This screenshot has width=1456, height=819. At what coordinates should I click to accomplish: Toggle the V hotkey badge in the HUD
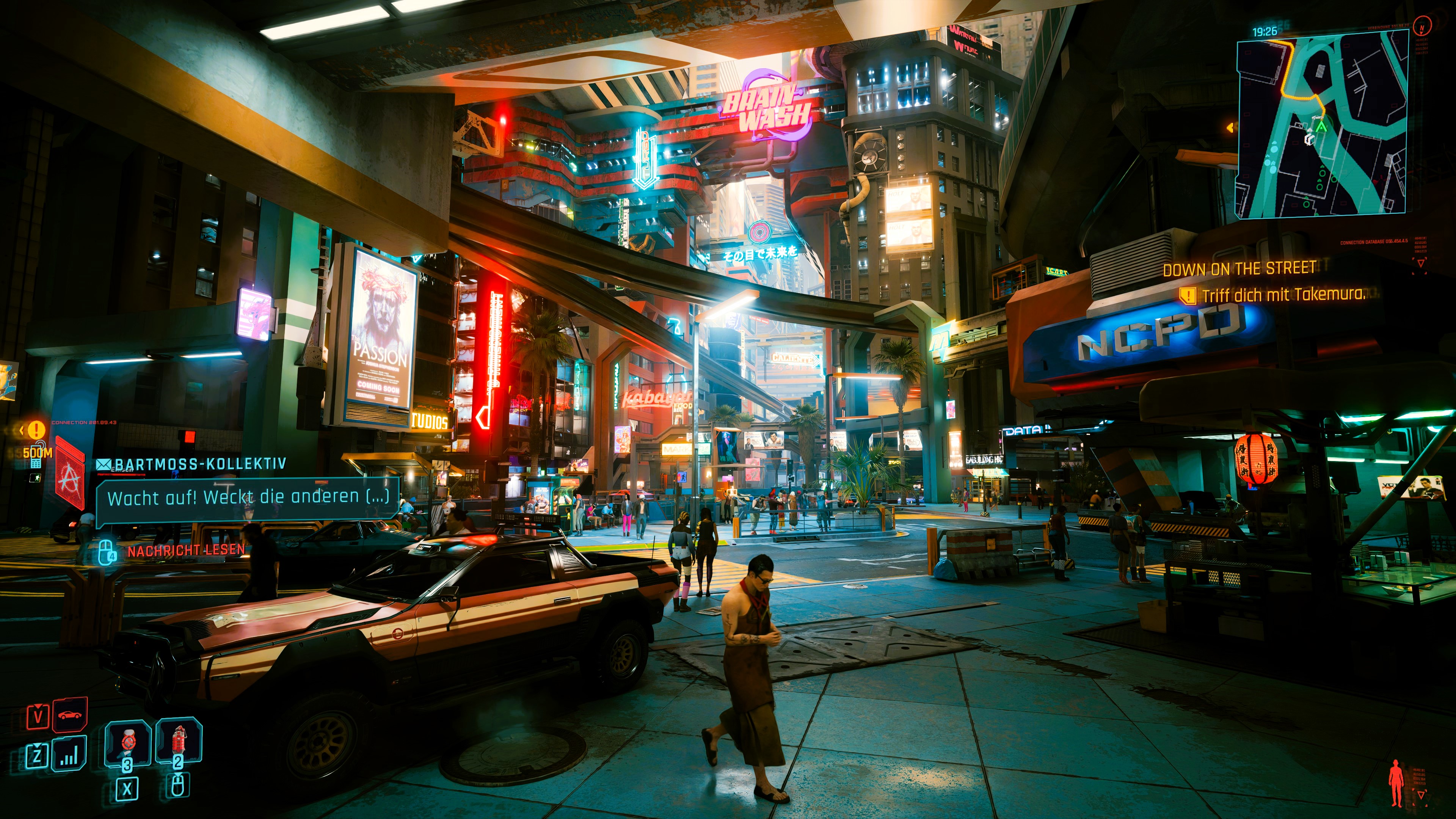(x=38, y=716)
